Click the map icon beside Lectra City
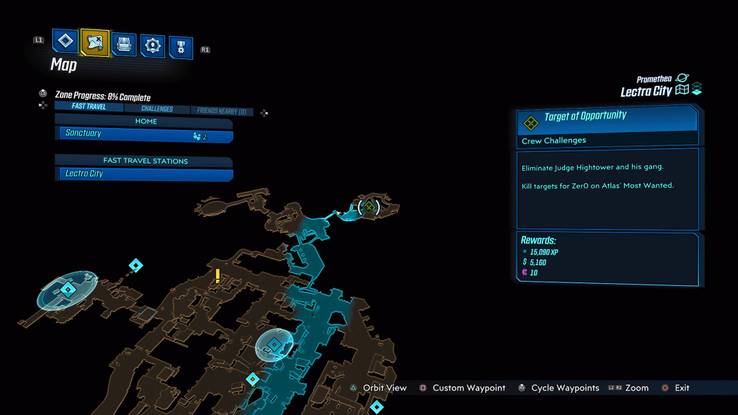 [x=683, y=90]
